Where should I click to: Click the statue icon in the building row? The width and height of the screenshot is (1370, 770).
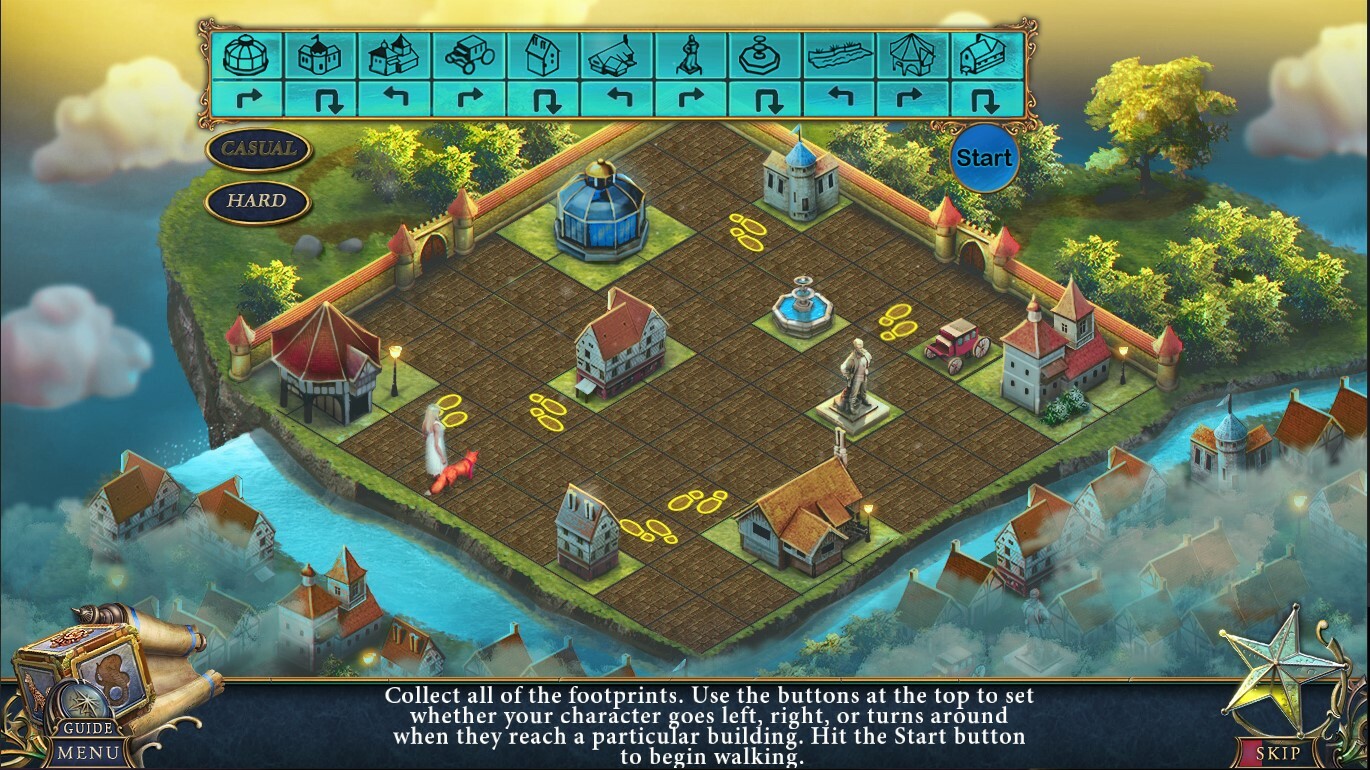click(692, 55)
